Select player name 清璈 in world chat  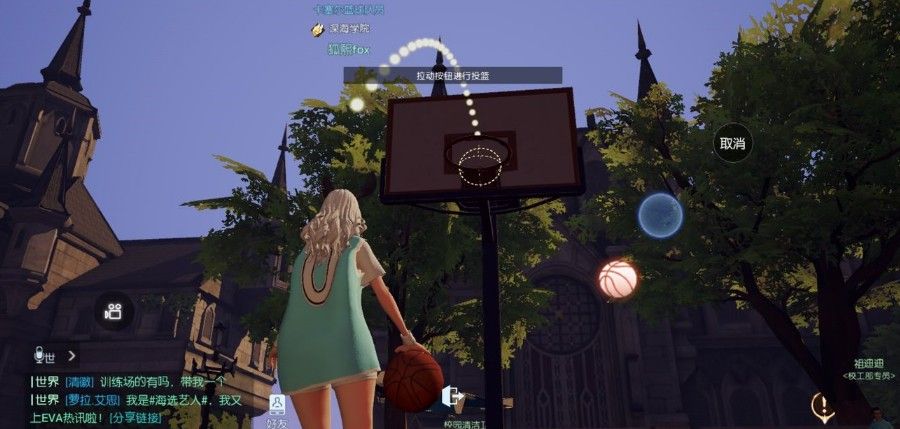tap(80, 382)
